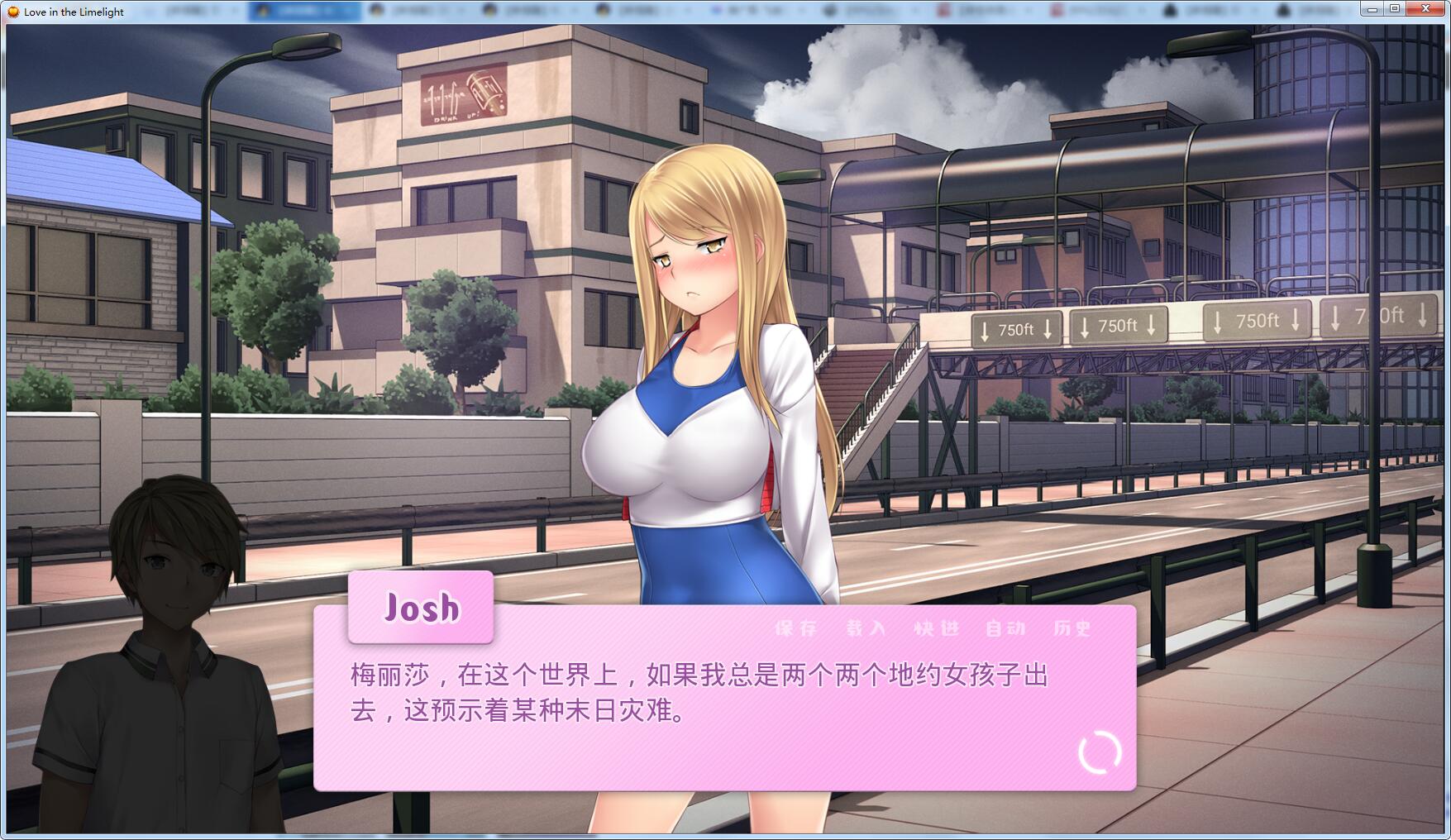
Task: Click the Josh nameplate above the dialogue box
Action: point(421,609)
